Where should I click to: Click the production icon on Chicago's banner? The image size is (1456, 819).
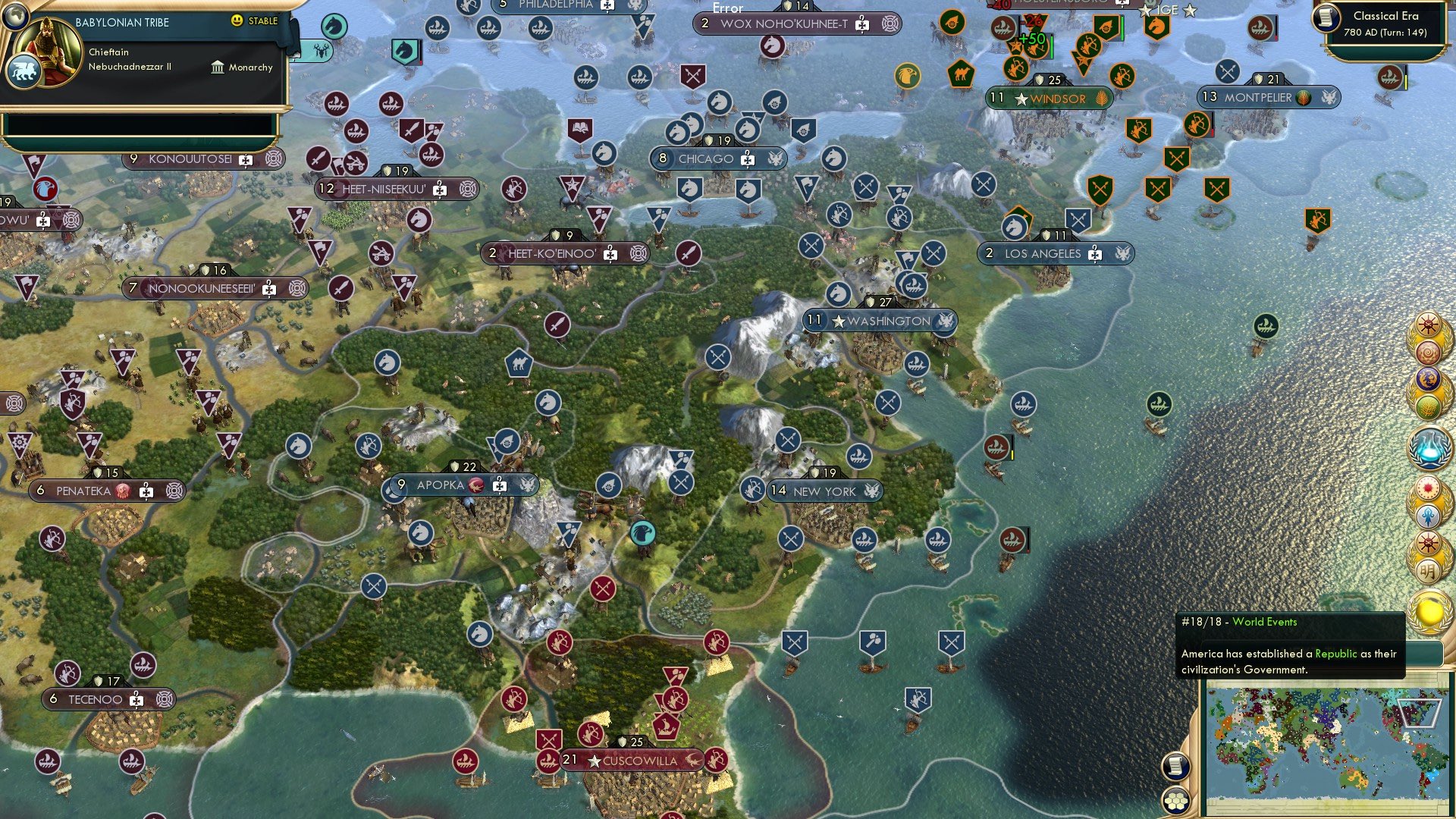746,158
